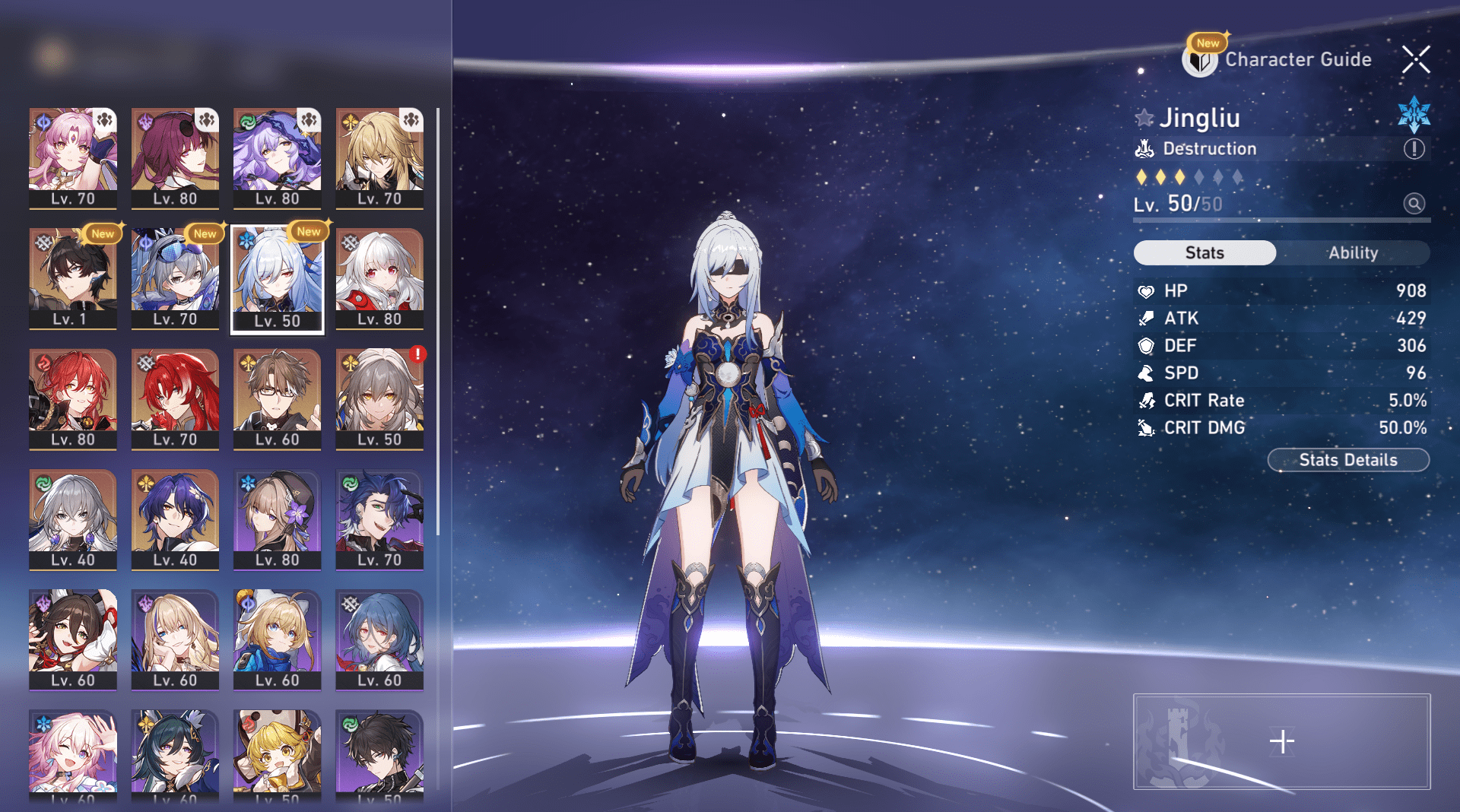This screenshot has width=1460, height=812.
Task: Click the CRIT DMG icon
Action: (1145, 427)
